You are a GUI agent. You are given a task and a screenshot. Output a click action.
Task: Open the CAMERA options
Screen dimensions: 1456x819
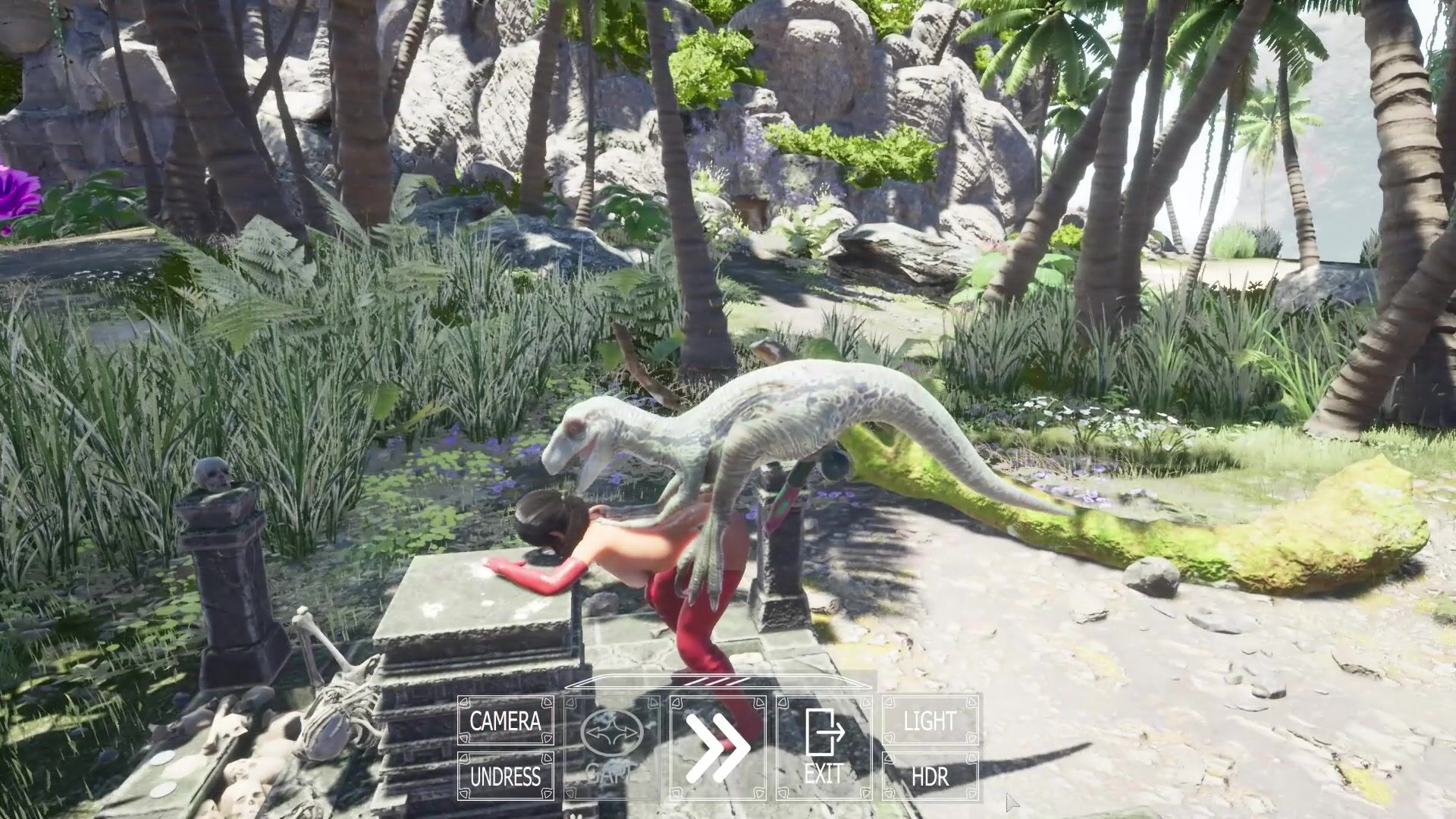pos(505,721)
